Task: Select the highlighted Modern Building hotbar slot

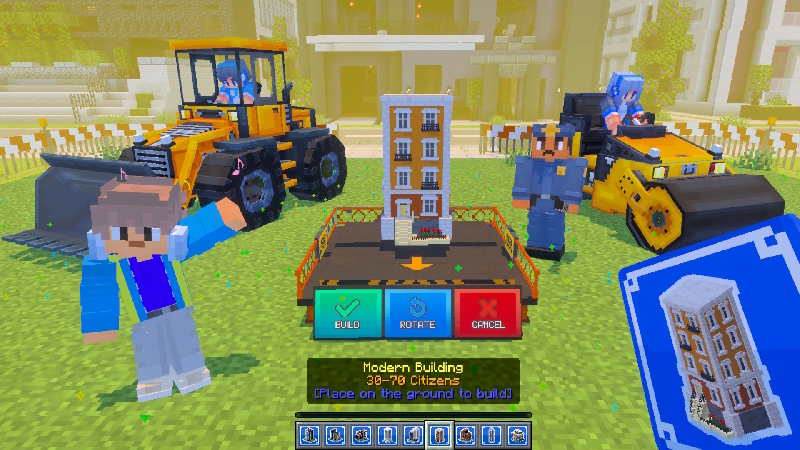Action: [438, 435]
